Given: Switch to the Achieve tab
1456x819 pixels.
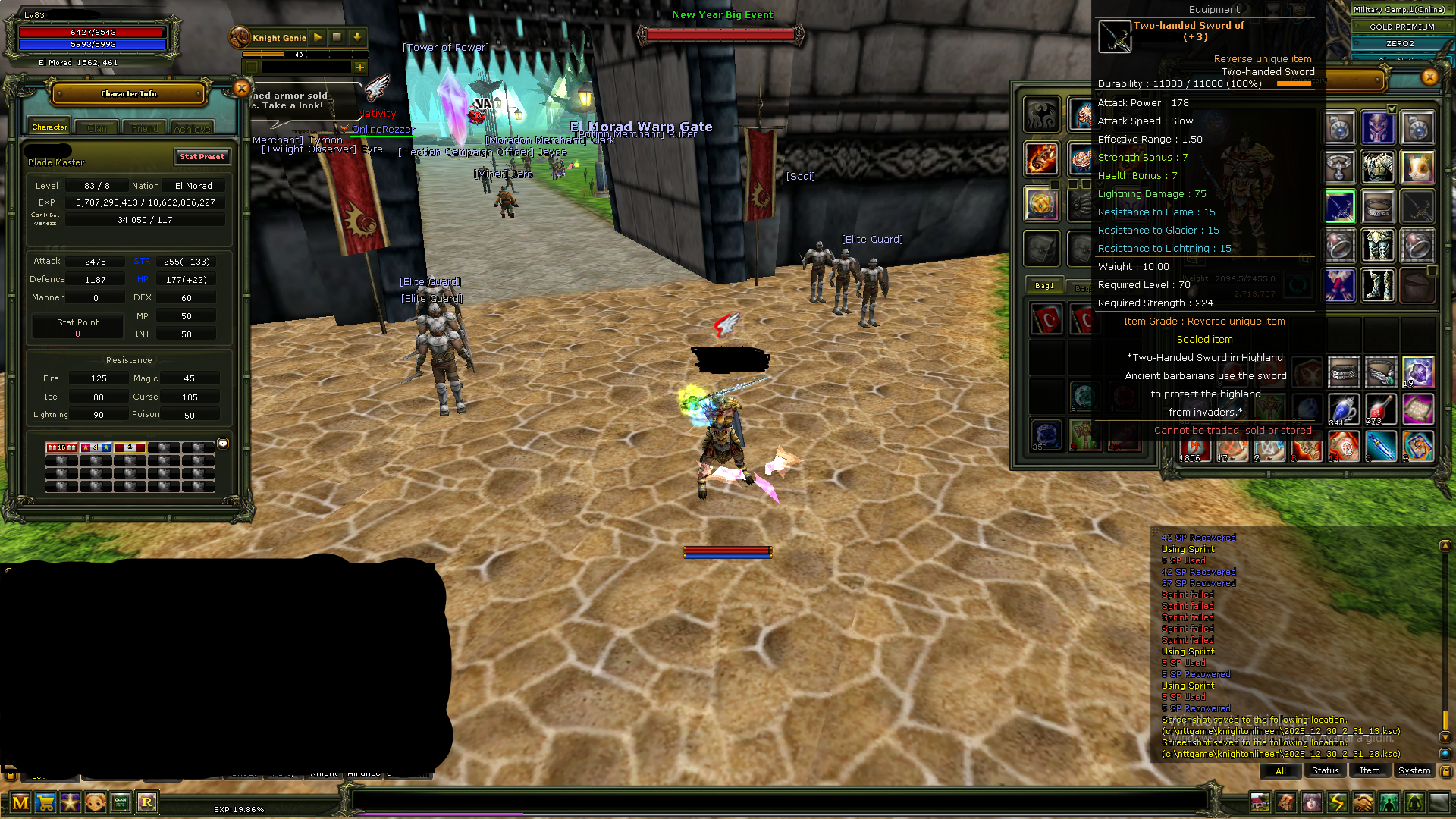Looking at the screenshot, I should click(192, 128).
